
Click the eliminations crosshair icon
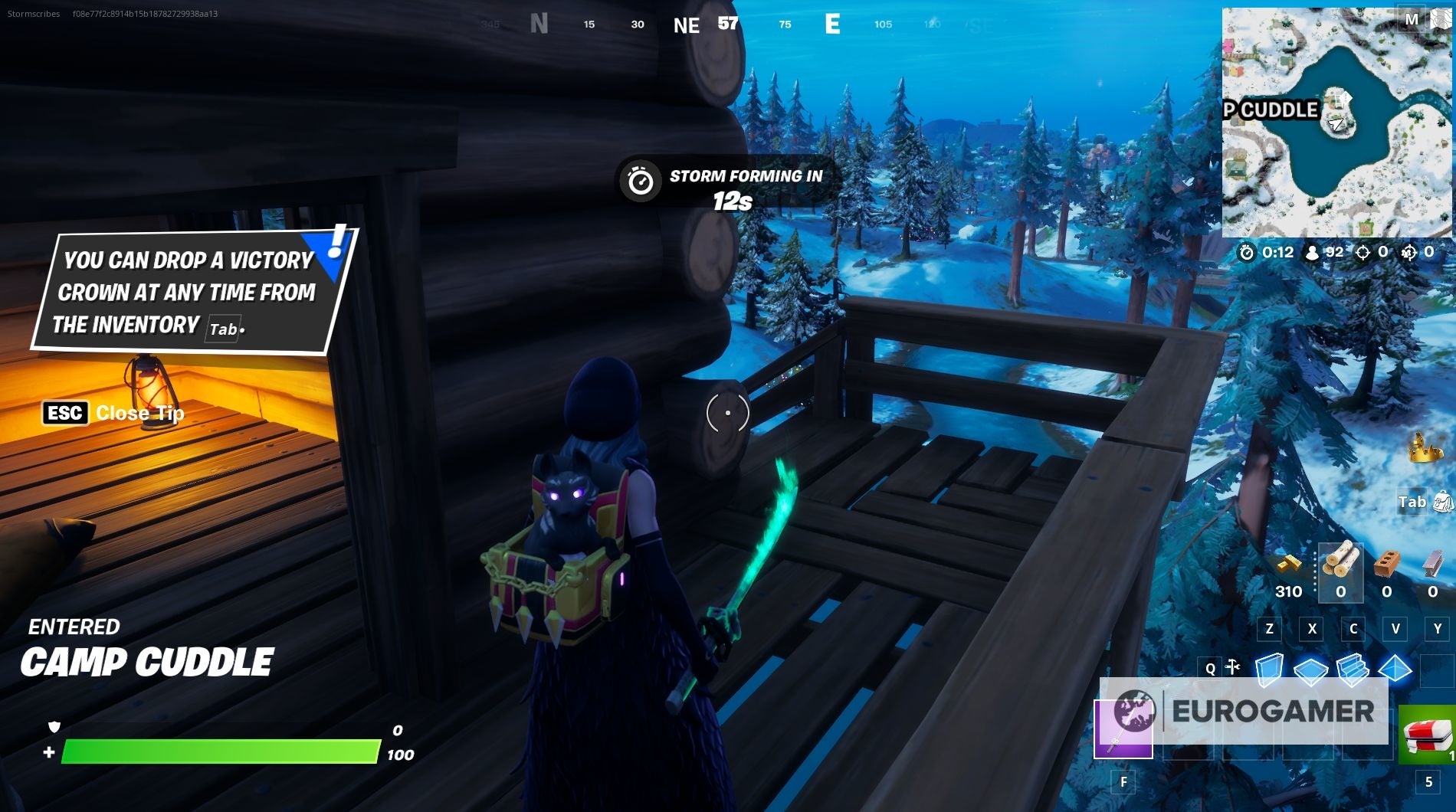pyautogui.click(x=1363, y=253)
